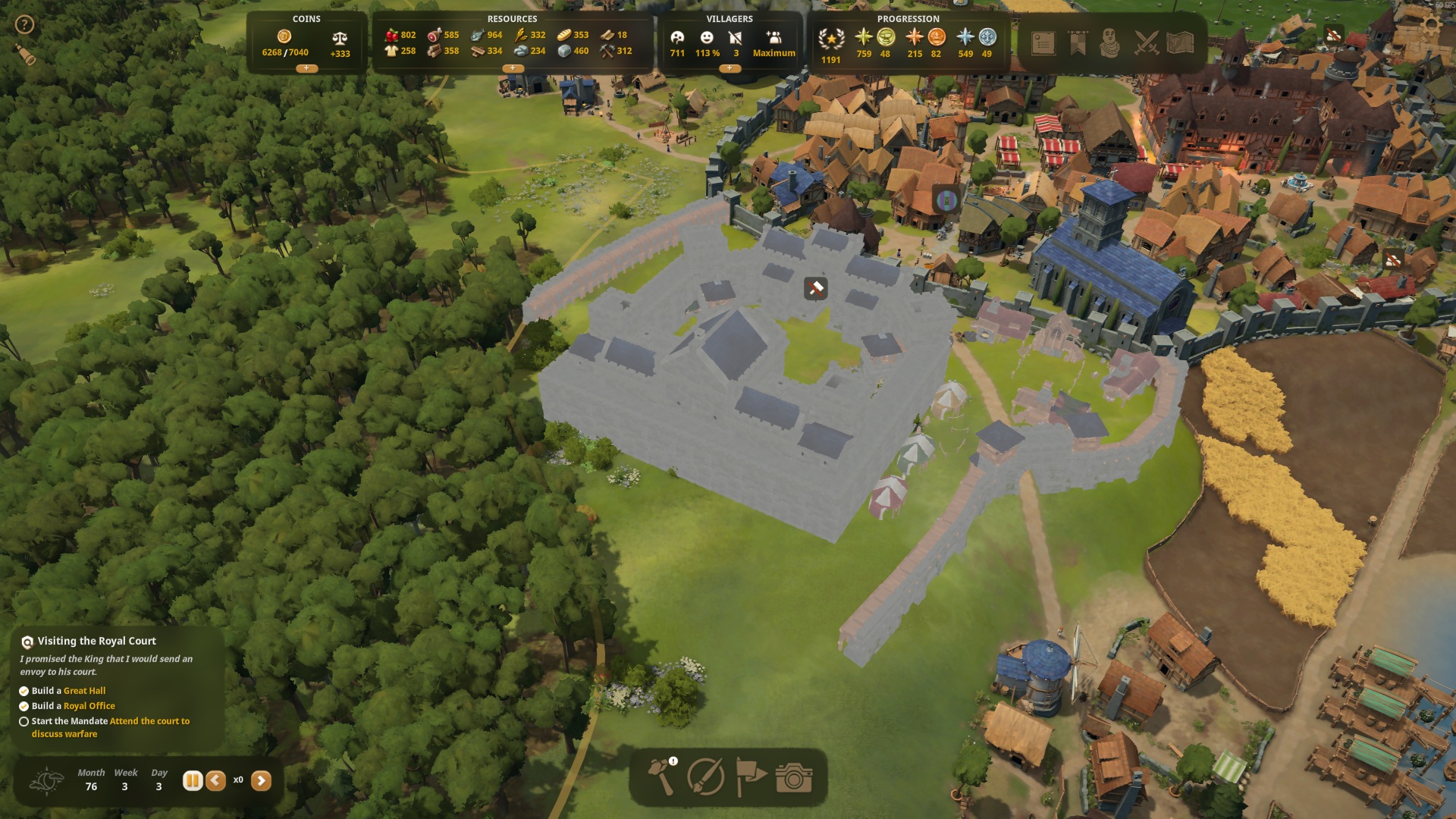This screenshot has width=1456, height=819.
Task: Open the heraldry banner menu
Action: (x=1078, y=43)
